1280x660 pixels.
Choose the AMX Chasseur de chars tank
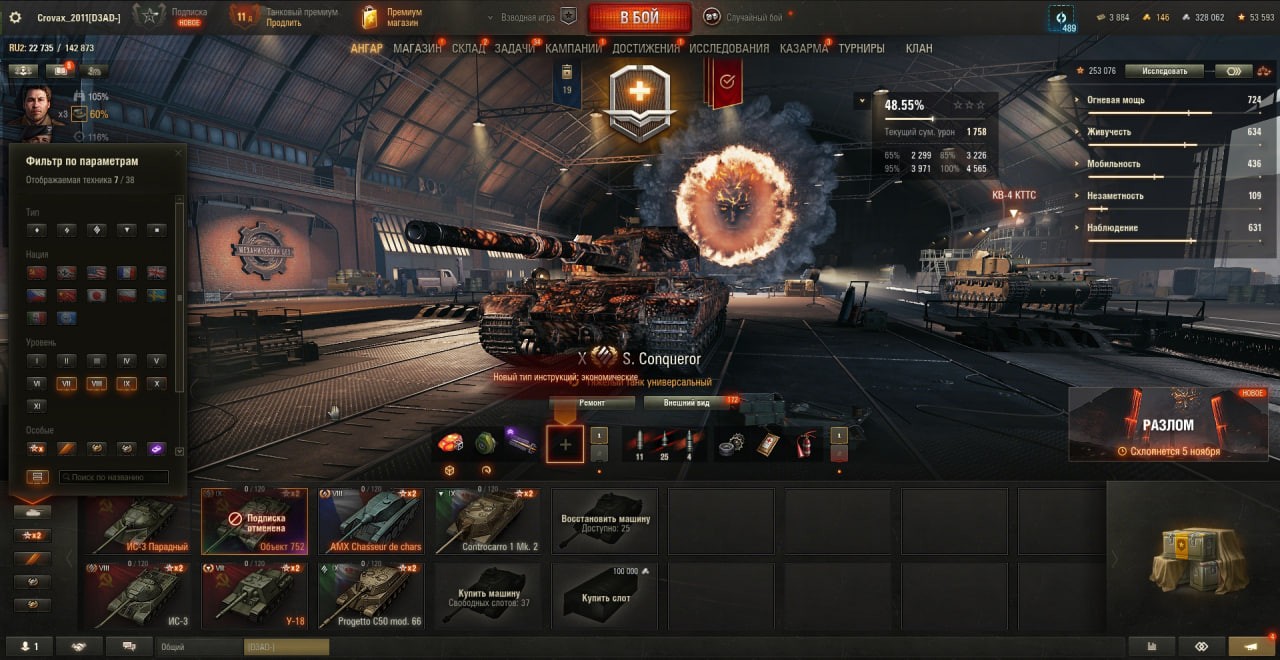pyautogui.click(x=371, y=521)
